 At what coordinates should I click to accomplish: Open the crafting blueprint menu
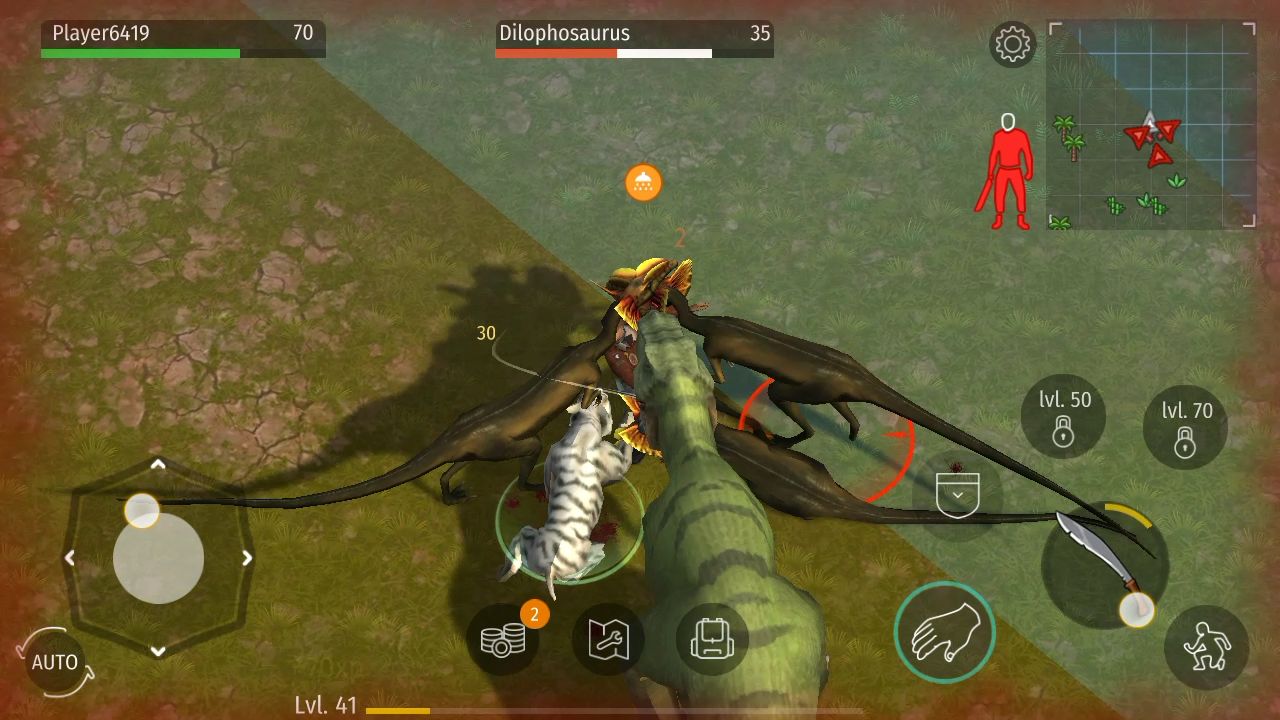tap(608, 640)
